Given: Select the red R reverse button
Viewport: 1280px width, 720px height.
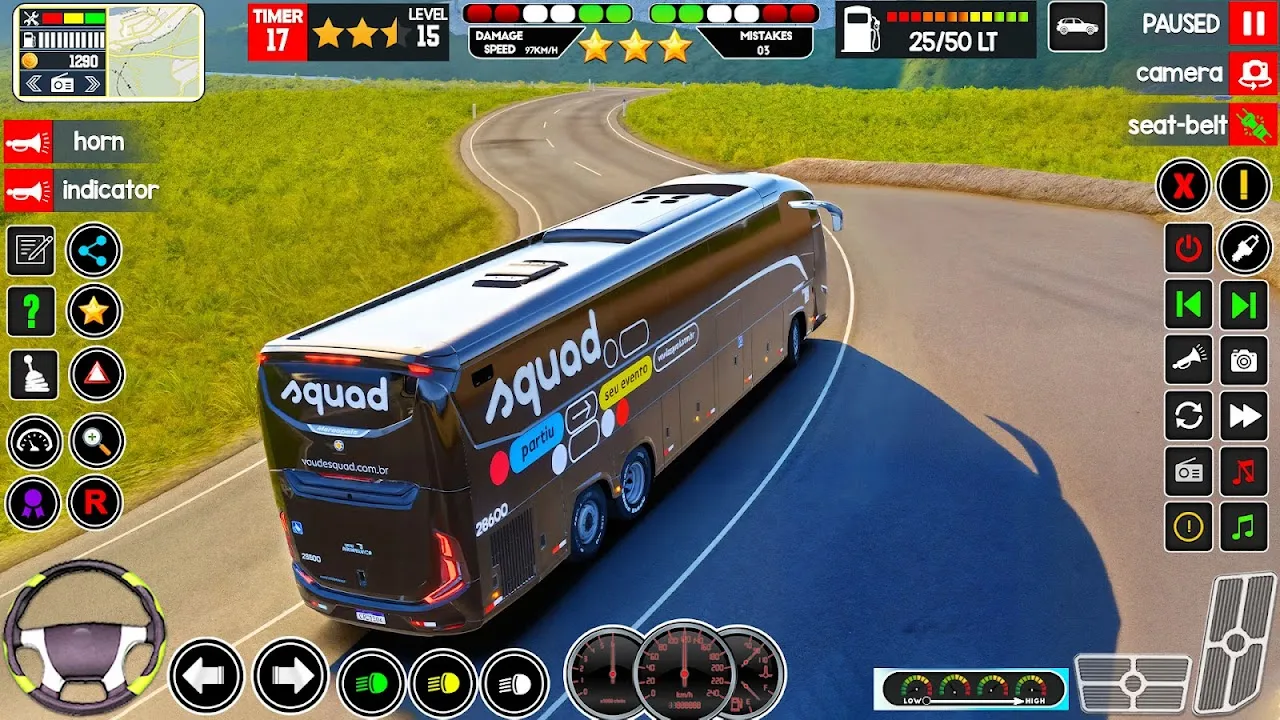Looking at the screenshot, I should click(95, 502).
